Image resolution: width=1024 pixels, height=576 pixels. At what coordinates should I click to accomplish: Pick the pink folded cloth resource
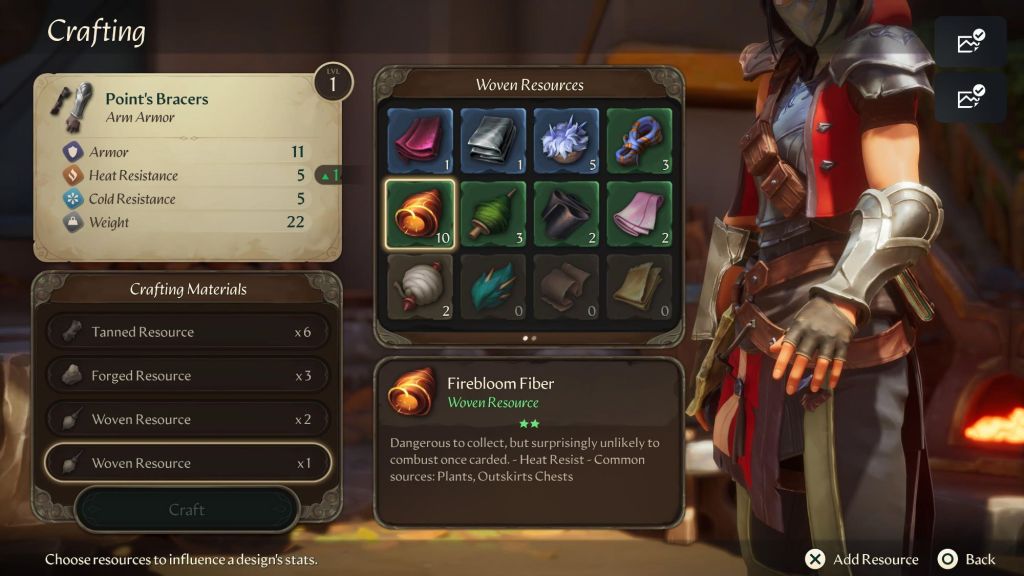(639, 213)
